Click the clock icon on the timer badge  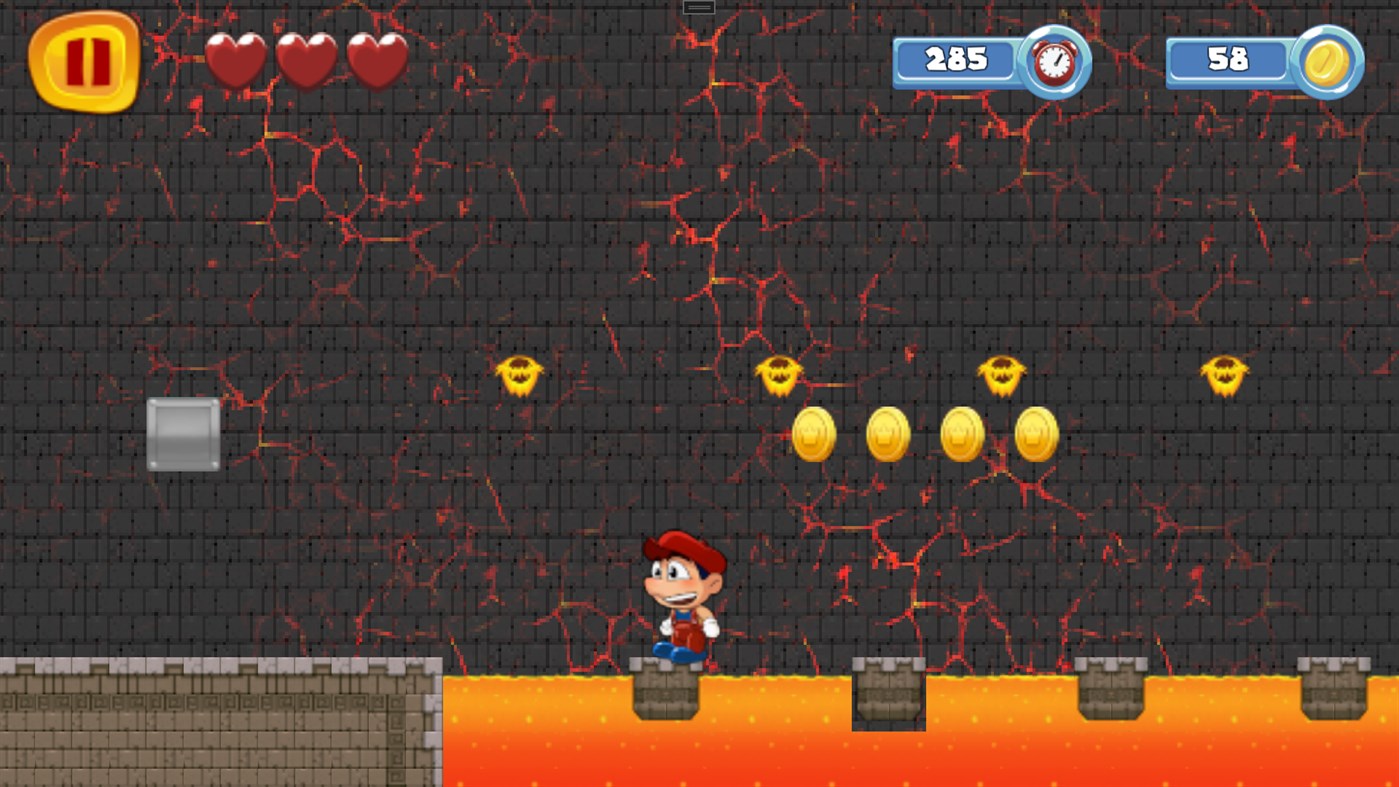[x=1053, y=61]
